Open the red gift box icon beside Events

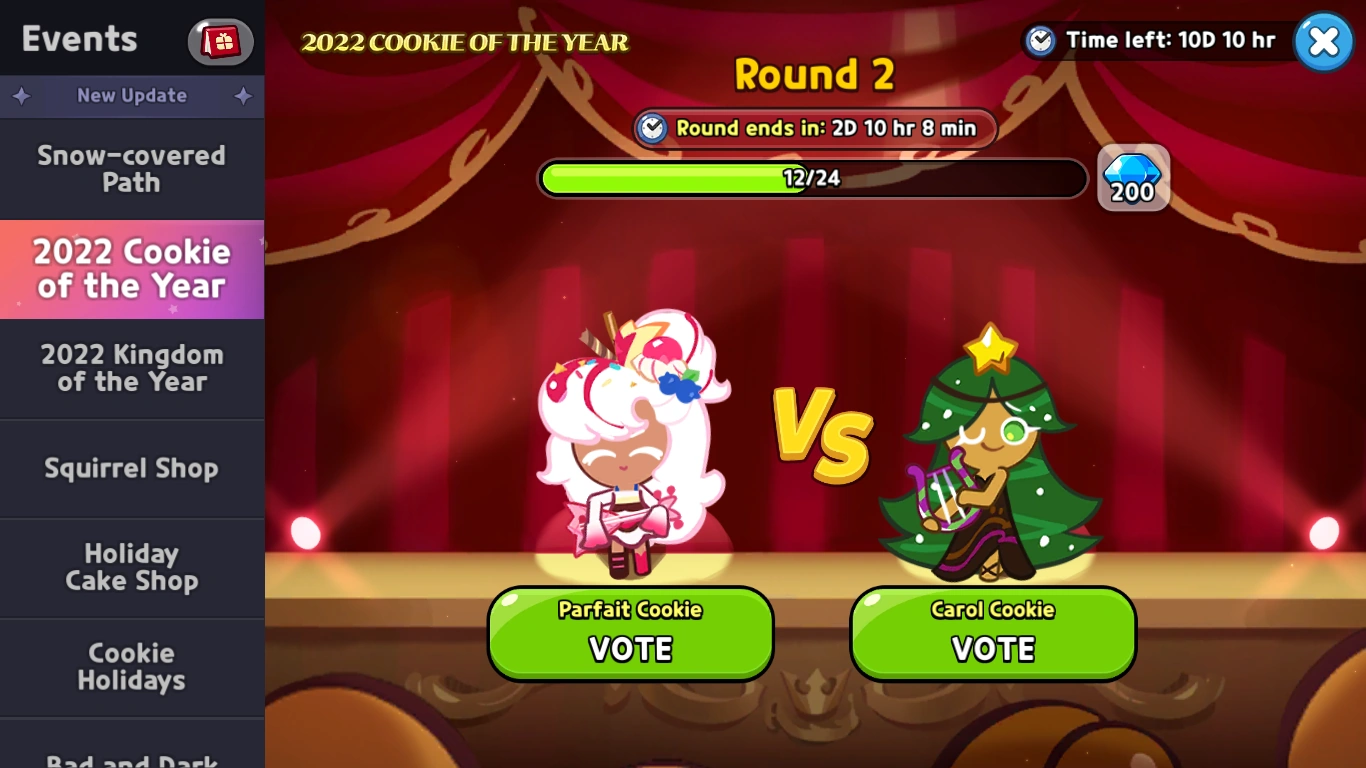pyautogui.click(x=219, y=41)
